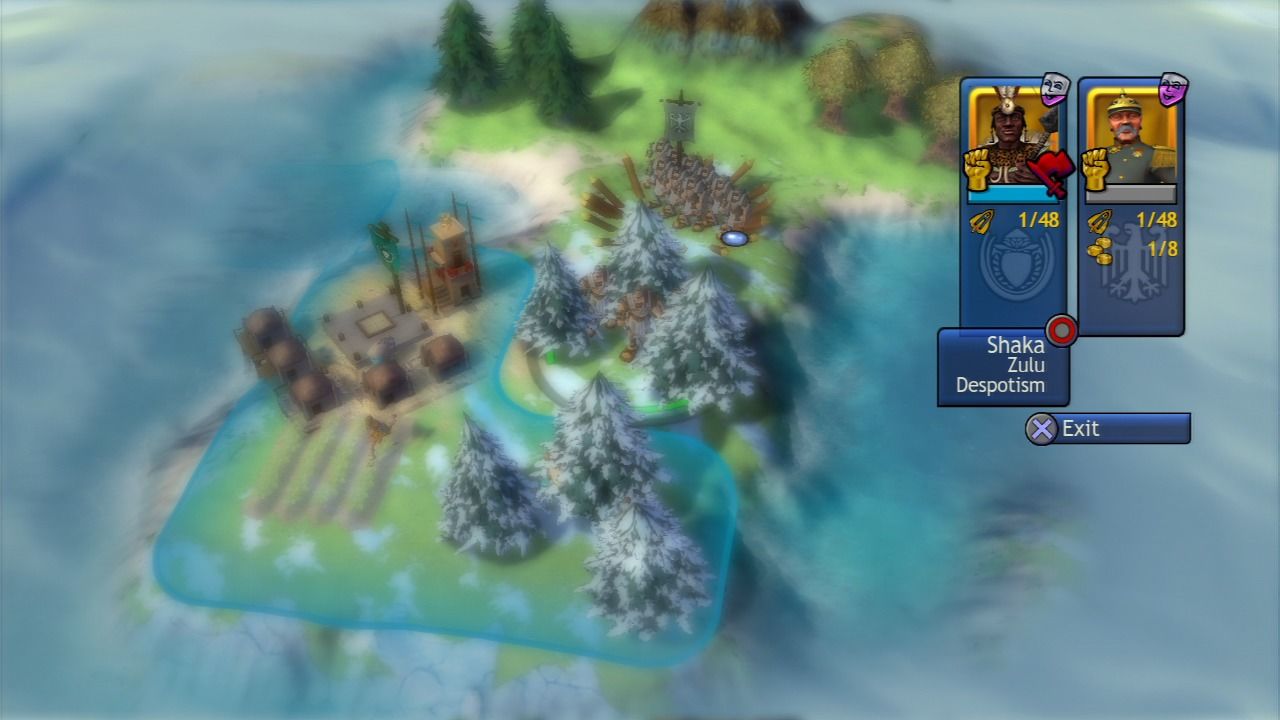
Task: Click the gold coins icon on German card
Action: coord(1102,249)
